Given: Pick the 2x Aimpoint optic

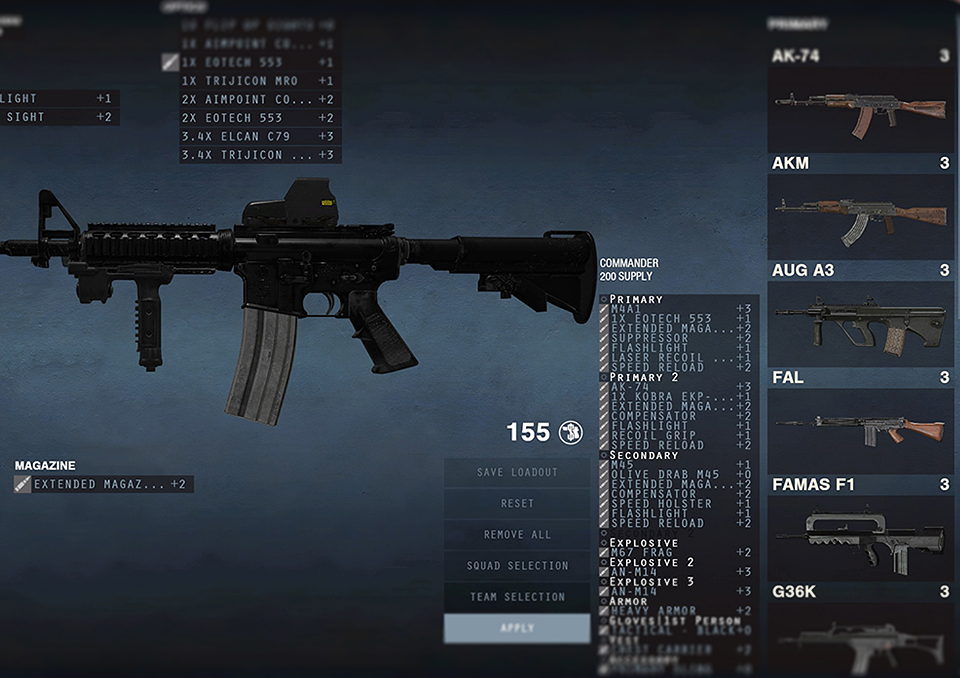Looking at the screenshot, I should pos(260,99).
